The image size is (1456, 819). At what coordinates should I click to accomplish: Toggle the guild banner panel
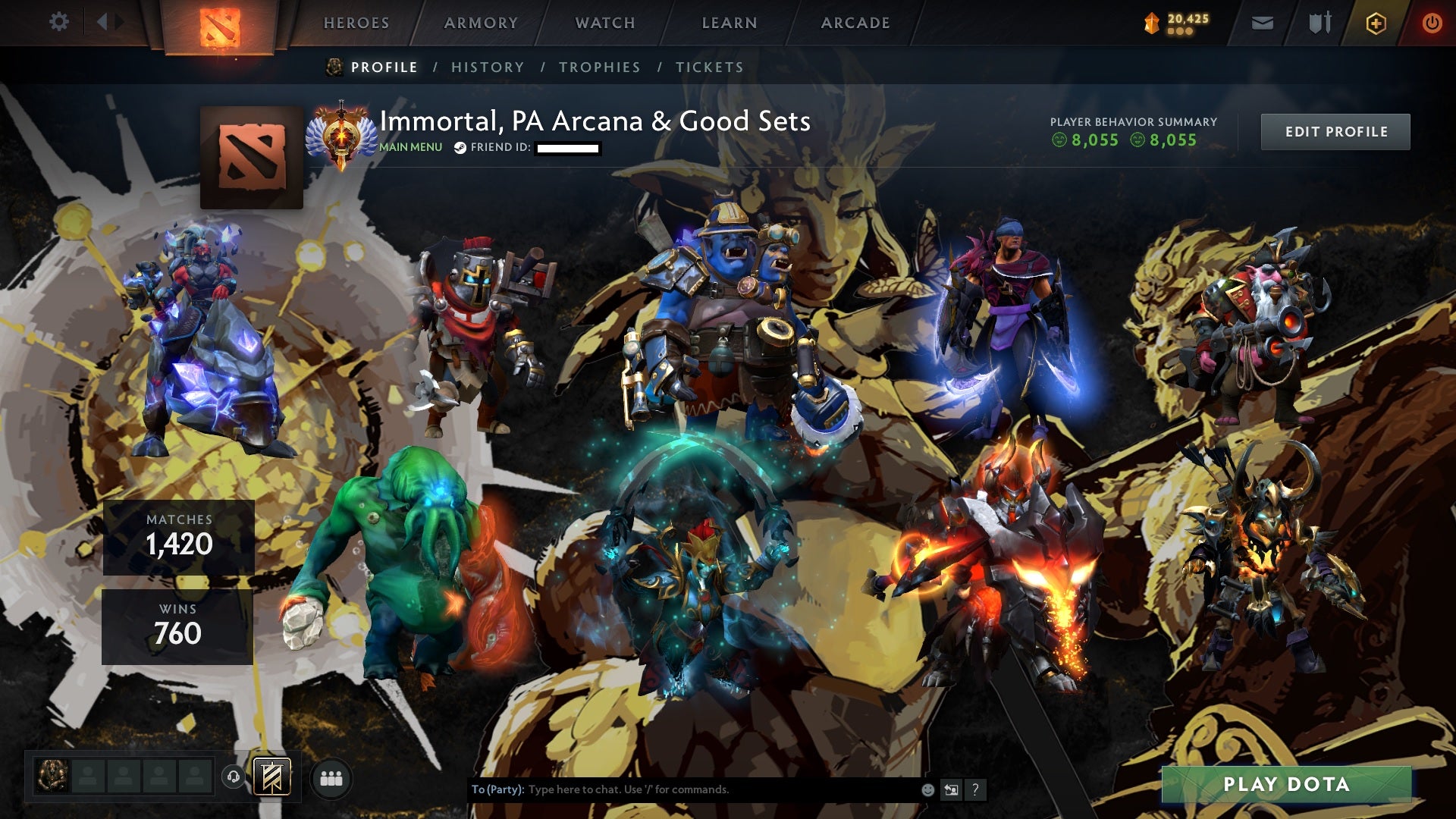[273, 775]
